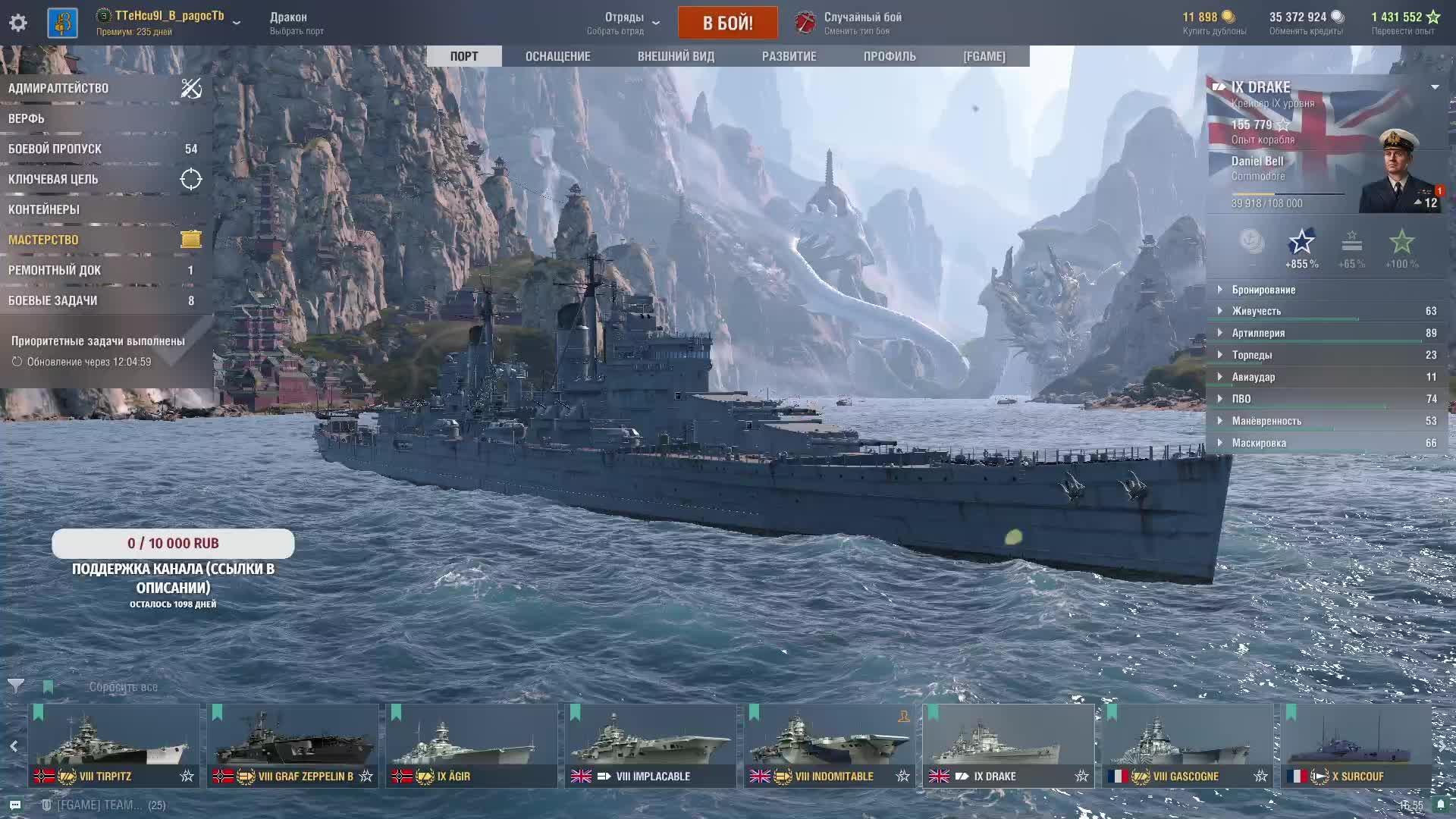The image size is (1456, 819).
Task: Go to the РАЗВИТИЕ tab
Action: pyautogui.click(x=789, y=56)
